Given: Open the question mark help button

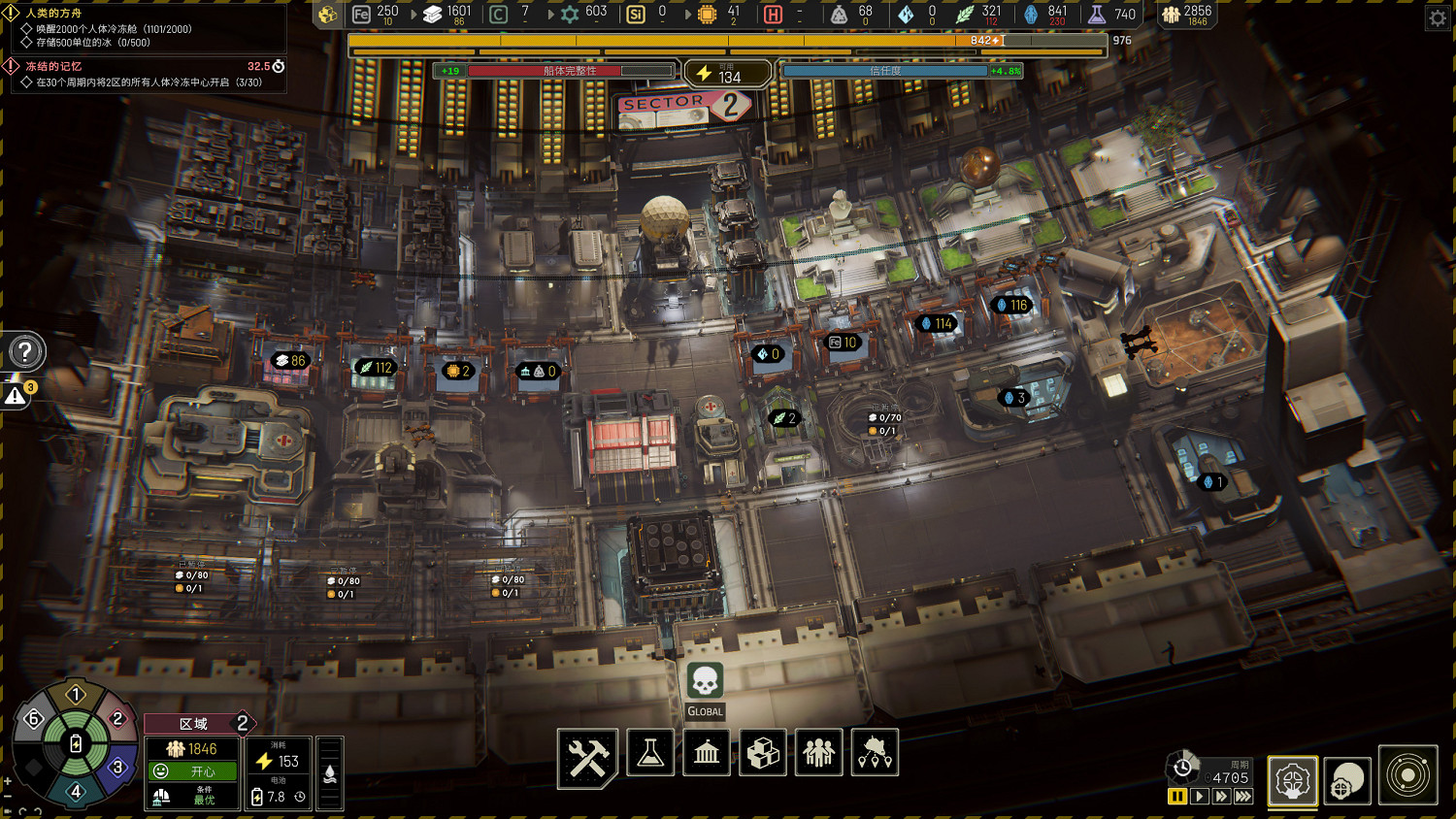Looking at the screenshot, I should (x=25, y=351).
